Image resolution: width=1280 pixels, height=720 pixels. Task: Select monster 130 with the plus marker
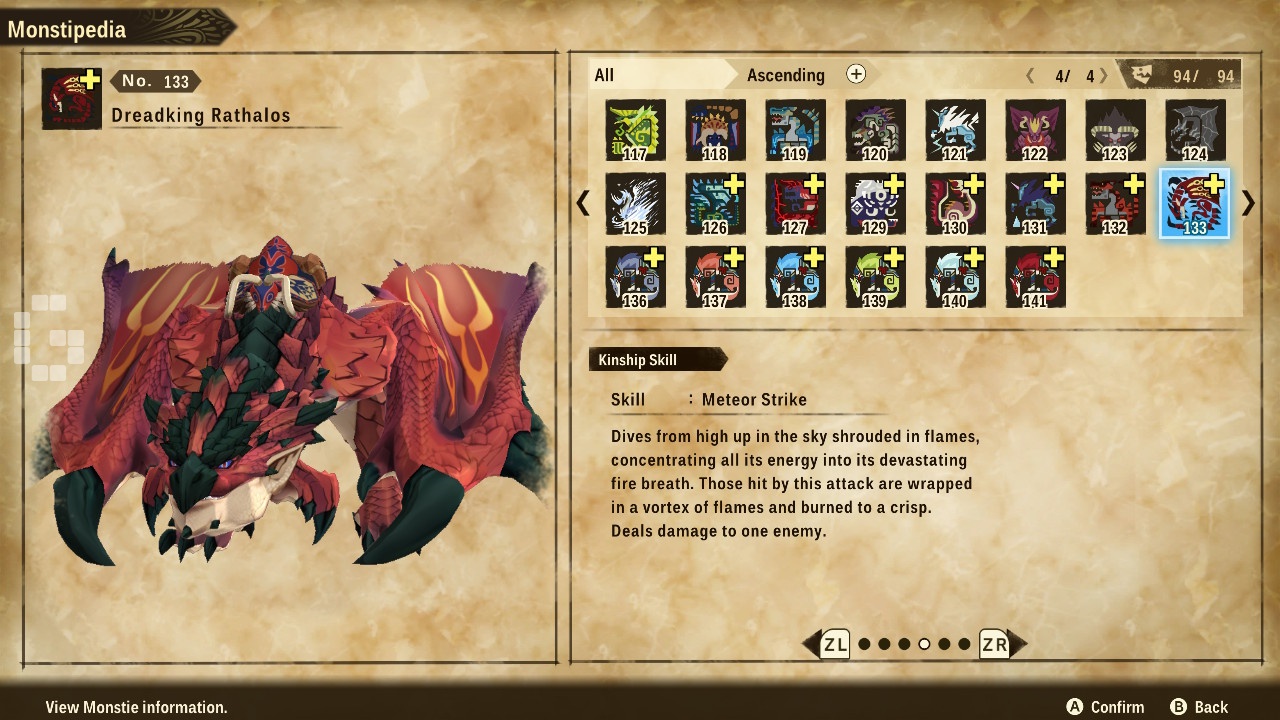pos(955,203)
